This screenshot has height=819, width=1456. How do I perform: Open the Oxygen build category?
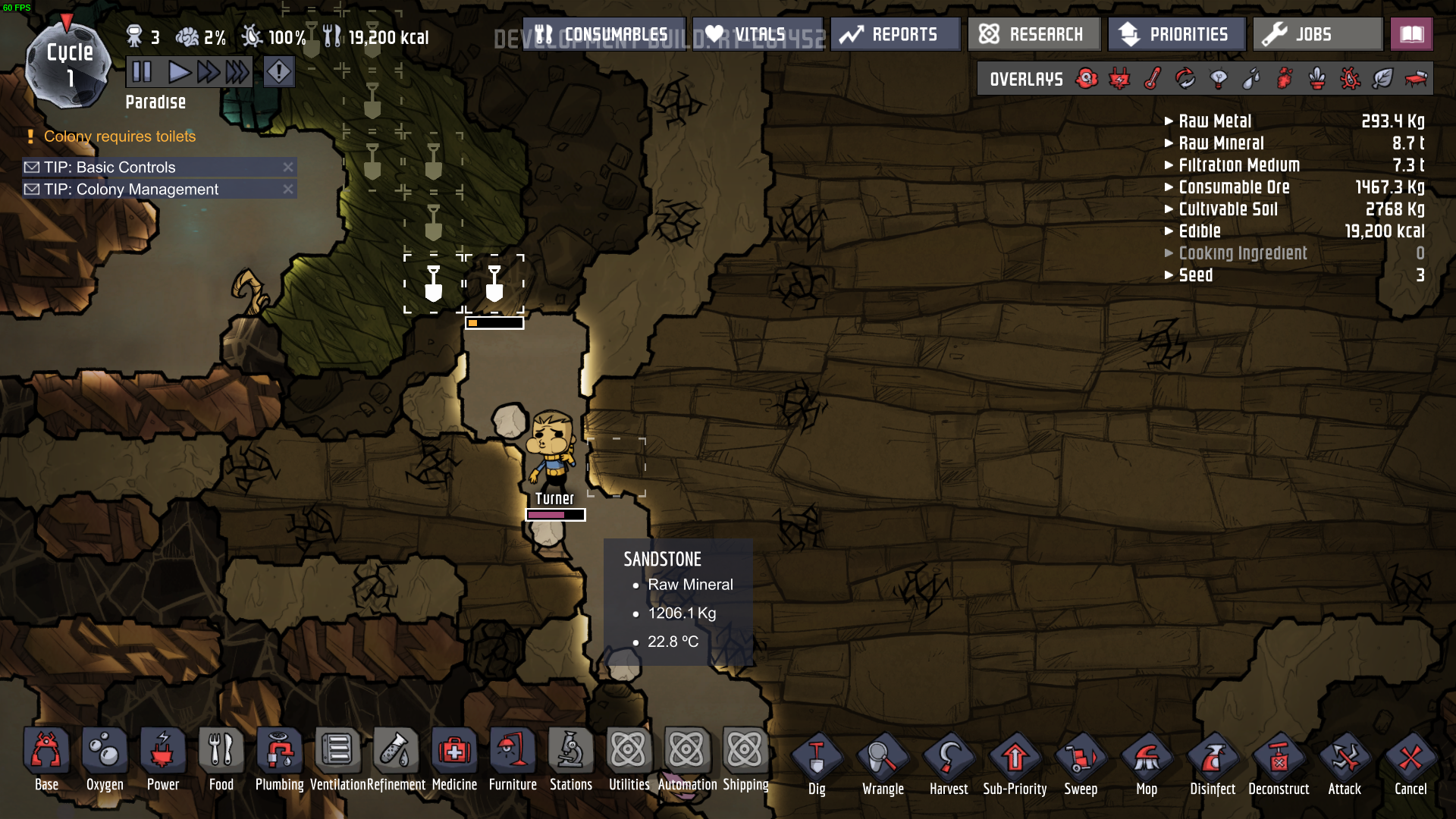105,760
